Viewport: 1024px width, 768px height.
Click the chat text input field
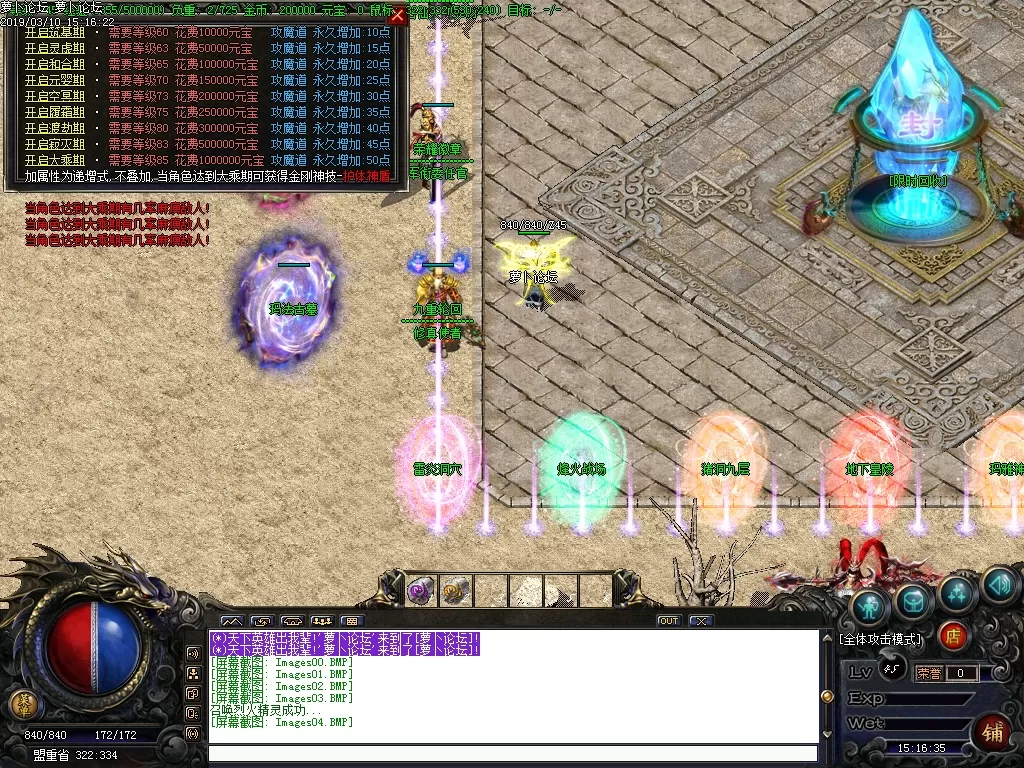[x=512, y=754]
